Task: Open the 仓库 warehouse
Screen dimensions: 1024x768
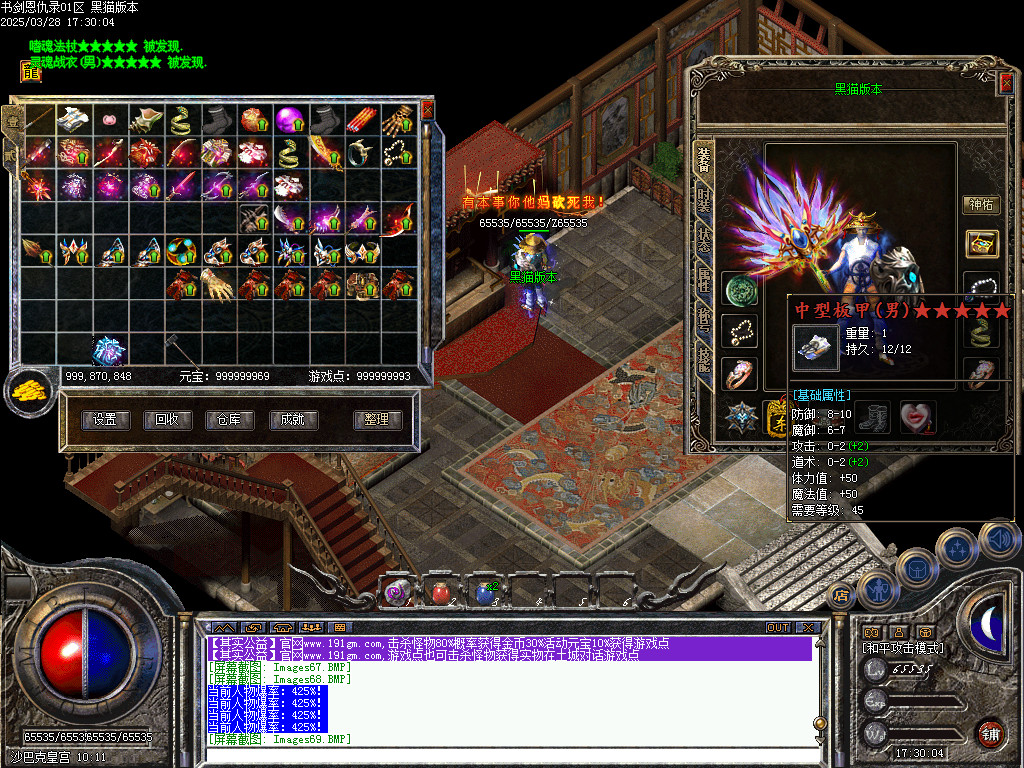Action: (229, 420)
